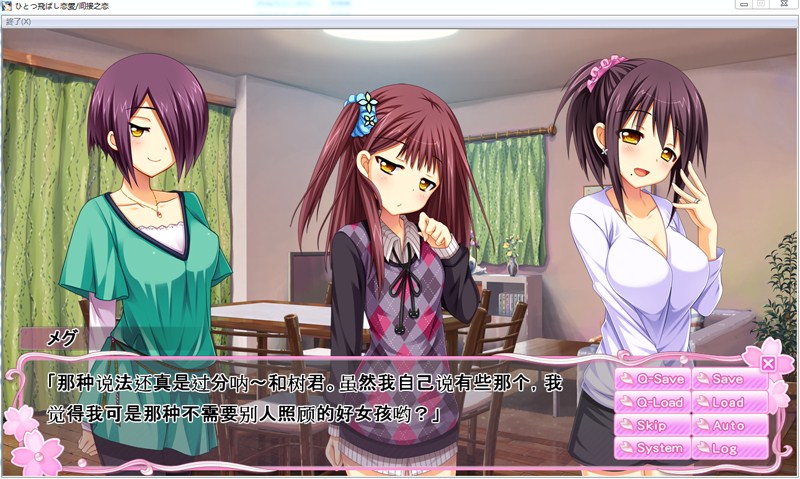The width and height of the screenshot is (800, 479).
Task: Activate Skip mode
Action: 651,426
